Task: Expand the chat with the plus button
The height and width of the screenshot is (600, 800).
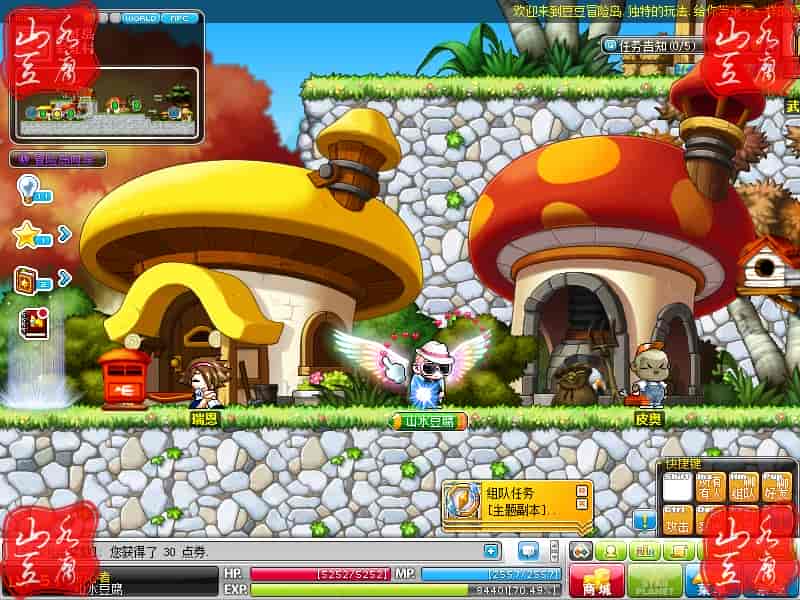Action: [490, 550]
